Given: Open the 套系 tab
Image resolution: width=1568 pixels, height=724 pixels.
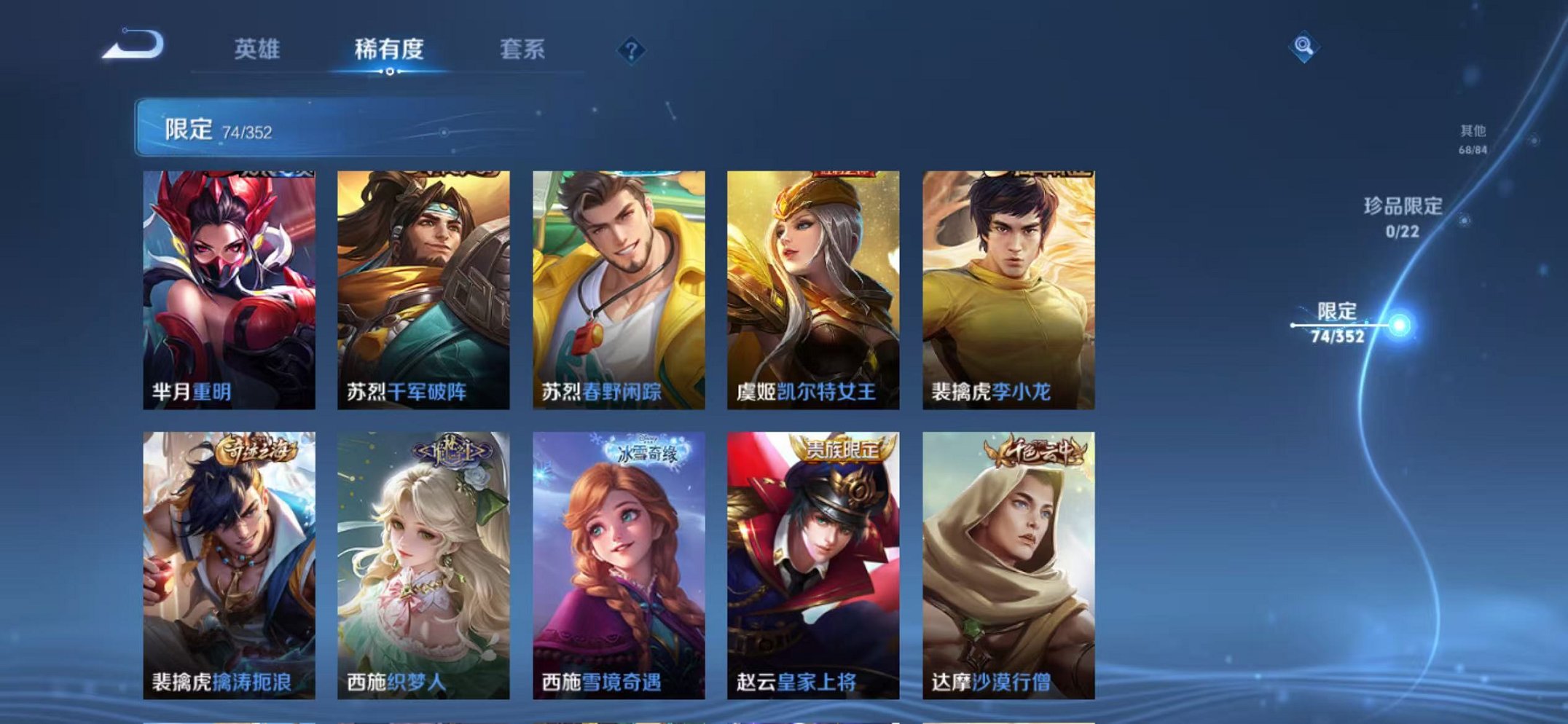Looking at the screenshot, I should (x=522, y=49).
